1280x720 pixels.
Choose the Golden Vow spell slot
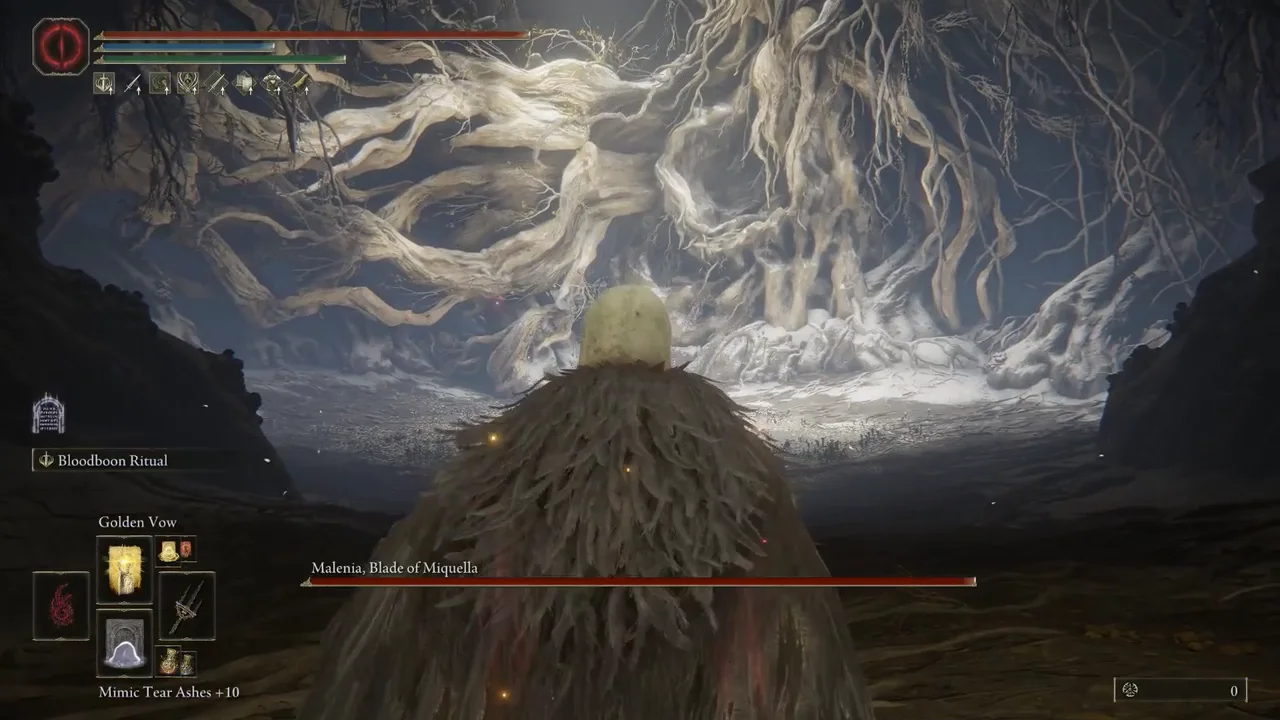click(x=124, y=569)
